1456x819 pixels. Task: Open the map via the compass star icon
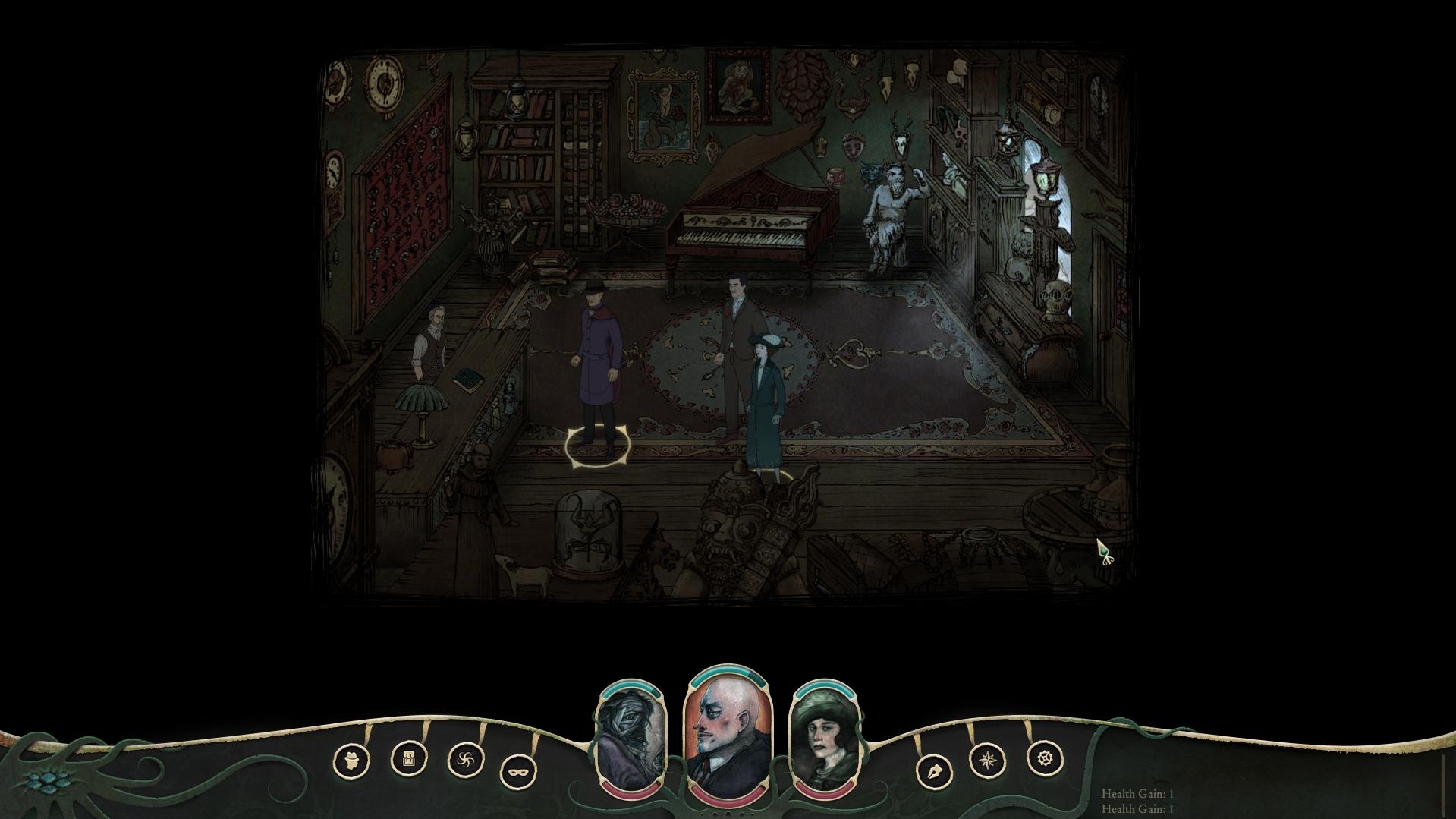(x=988, y=759)
